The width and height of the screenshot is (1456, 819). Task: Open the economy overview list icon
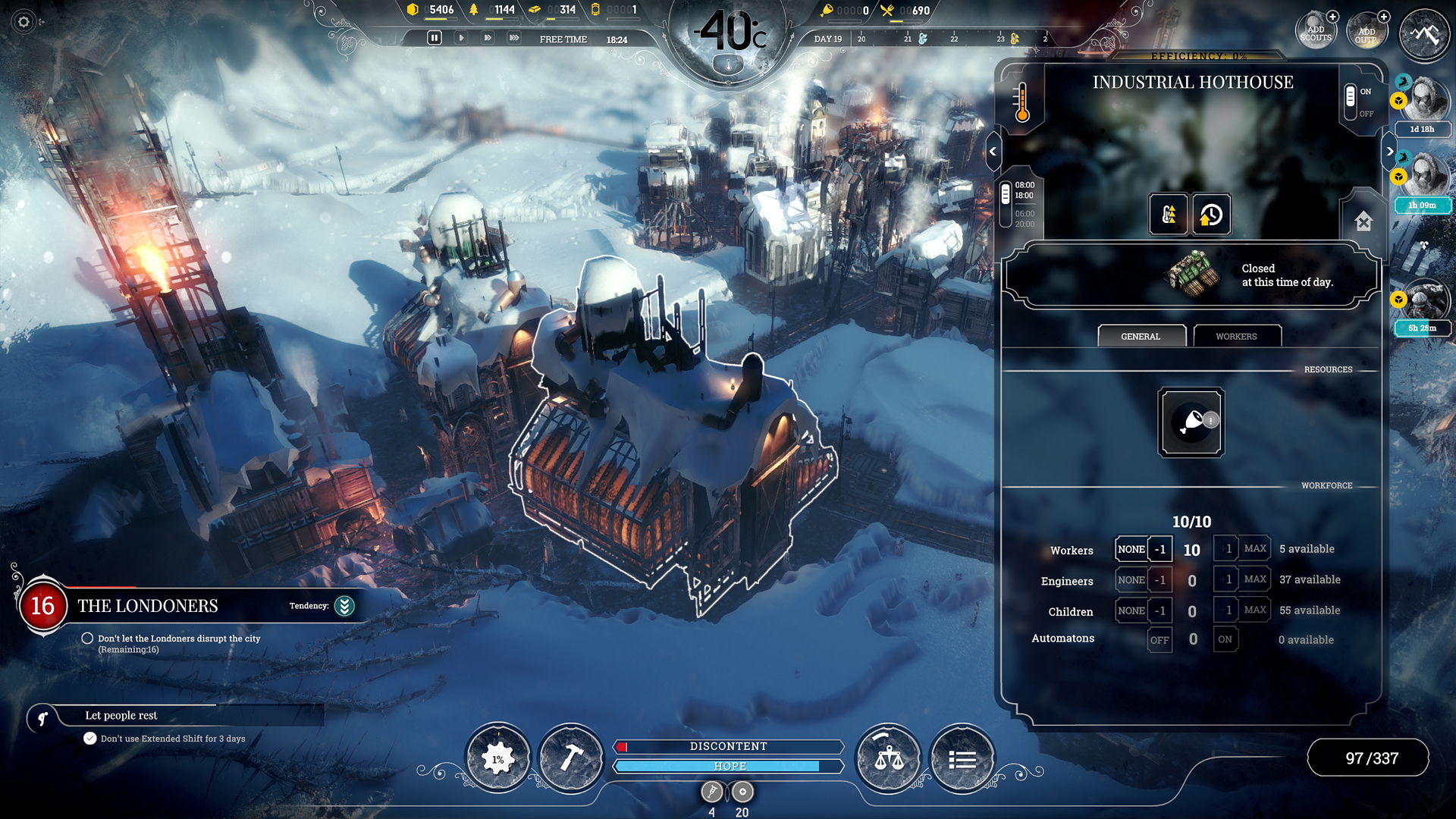[962, 756]
